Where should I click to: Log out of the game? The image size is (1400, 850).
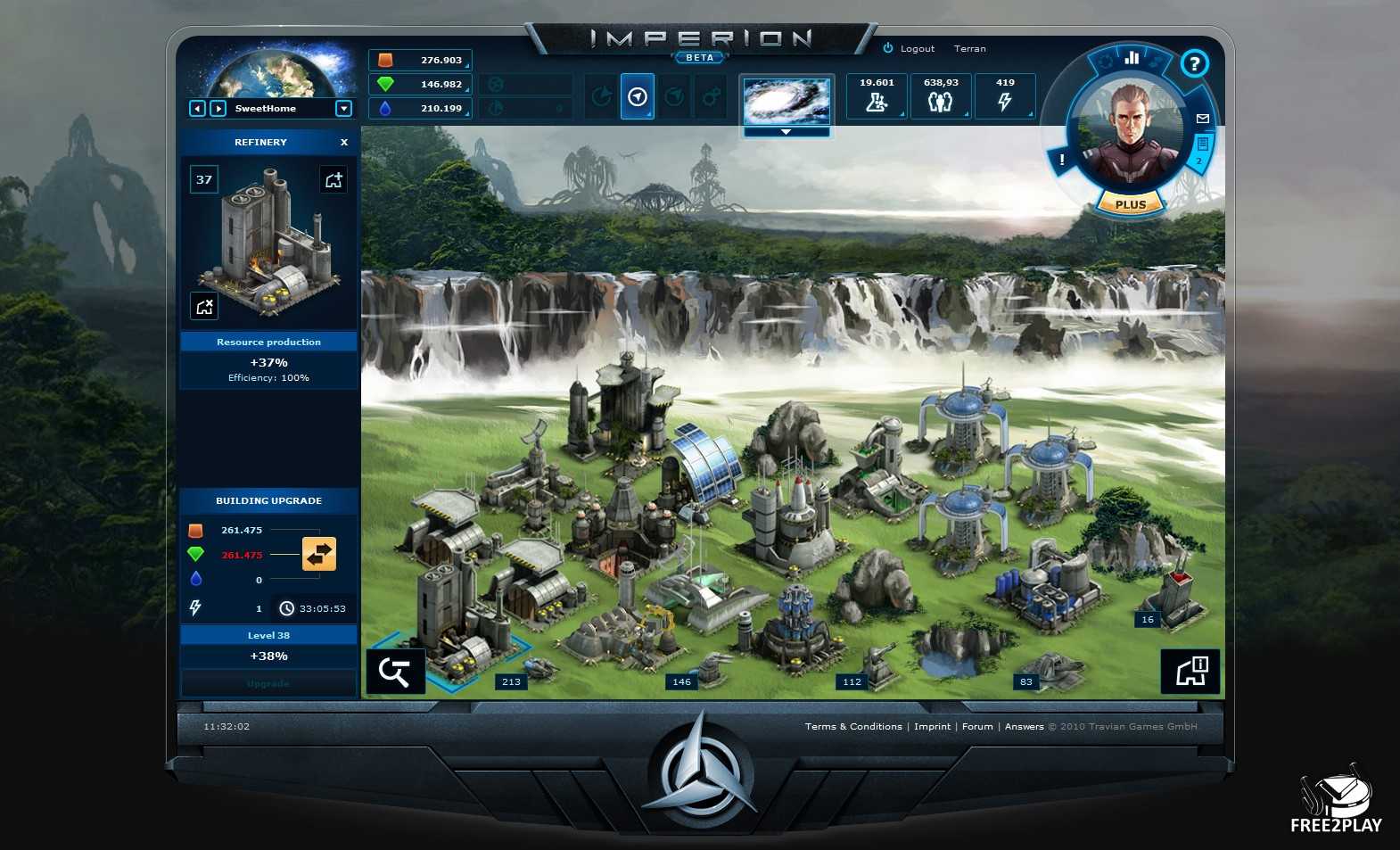tap(910, 49)
